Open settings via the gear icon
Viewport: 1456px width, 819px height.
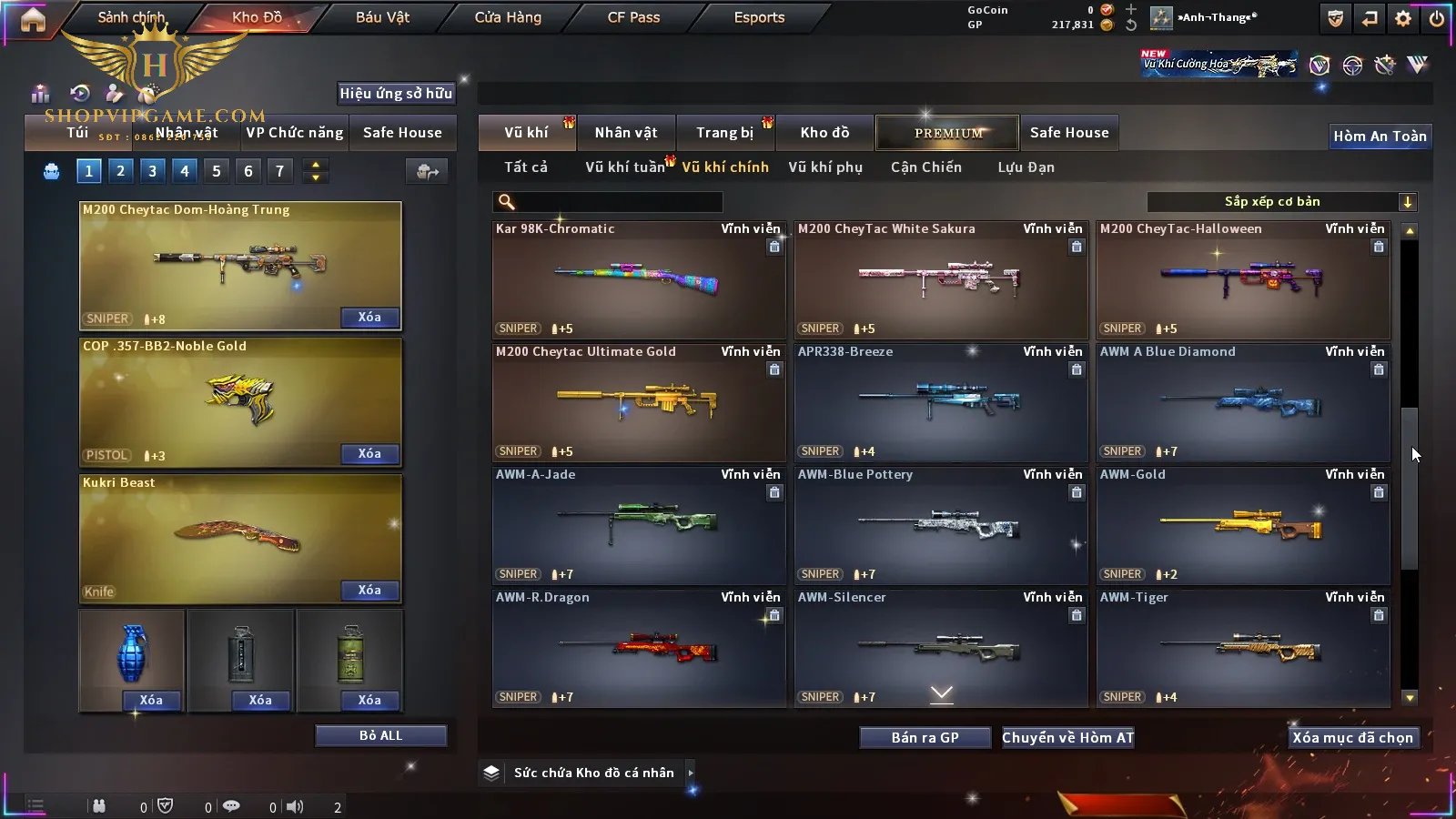click(x=1403, y=18)
